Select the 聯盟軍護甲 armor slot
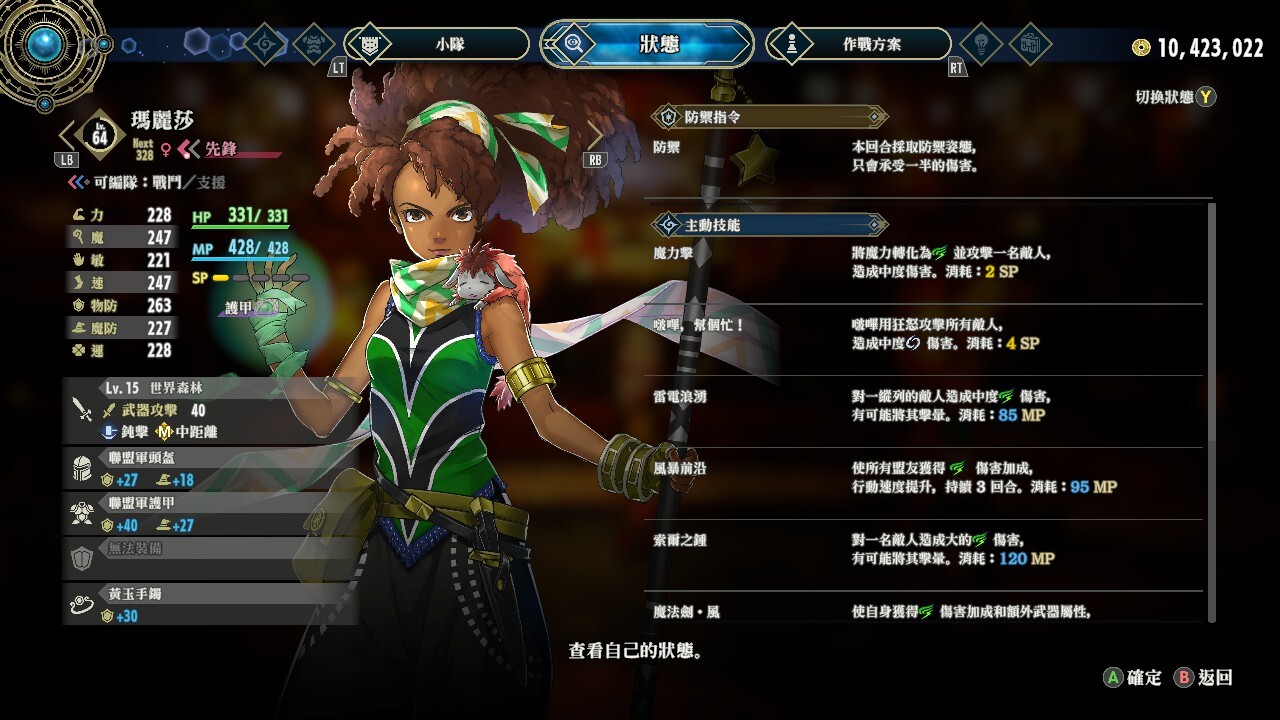The height and width of the screenshot is (720, 1280). [210, 514]
